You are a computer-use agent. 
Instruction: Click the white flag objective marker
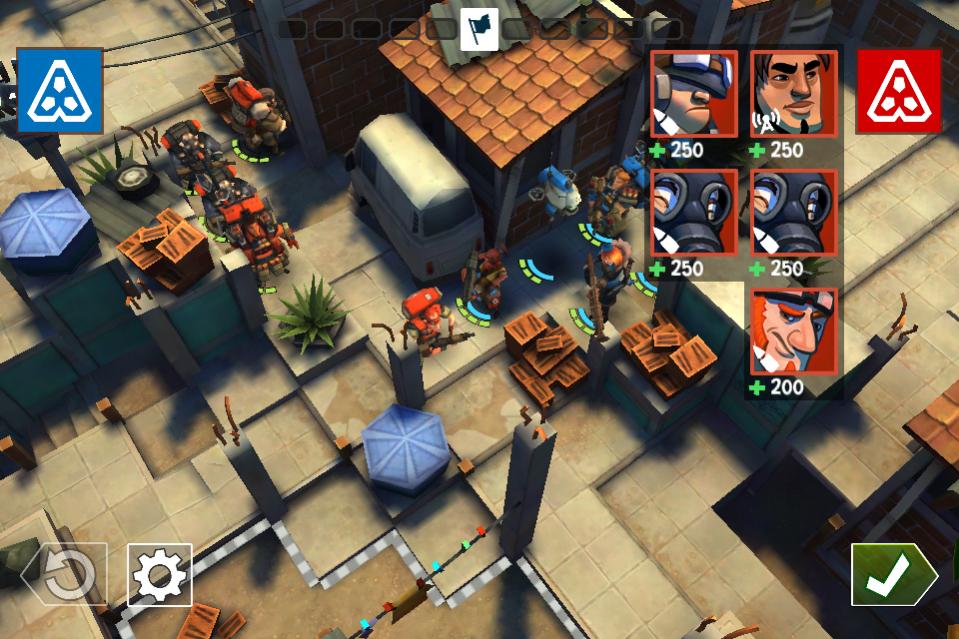(479, 28)
